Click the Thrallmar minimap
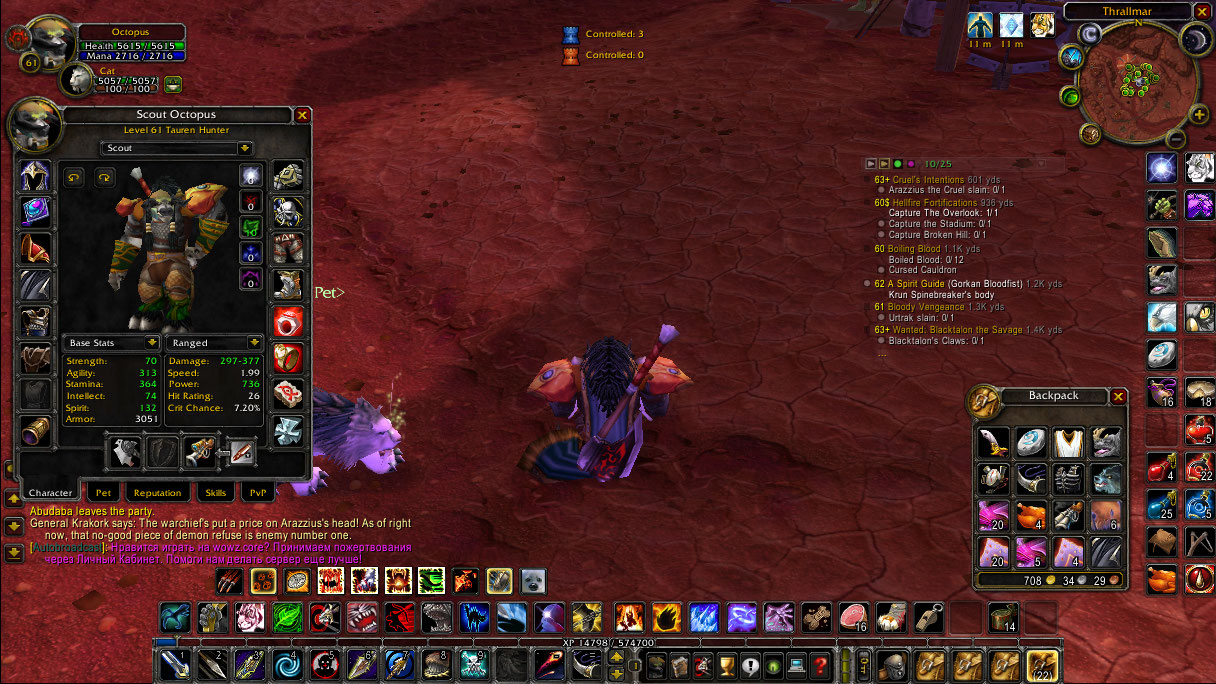This screenshot has height=684, width=1216. tap(1136, 78)
